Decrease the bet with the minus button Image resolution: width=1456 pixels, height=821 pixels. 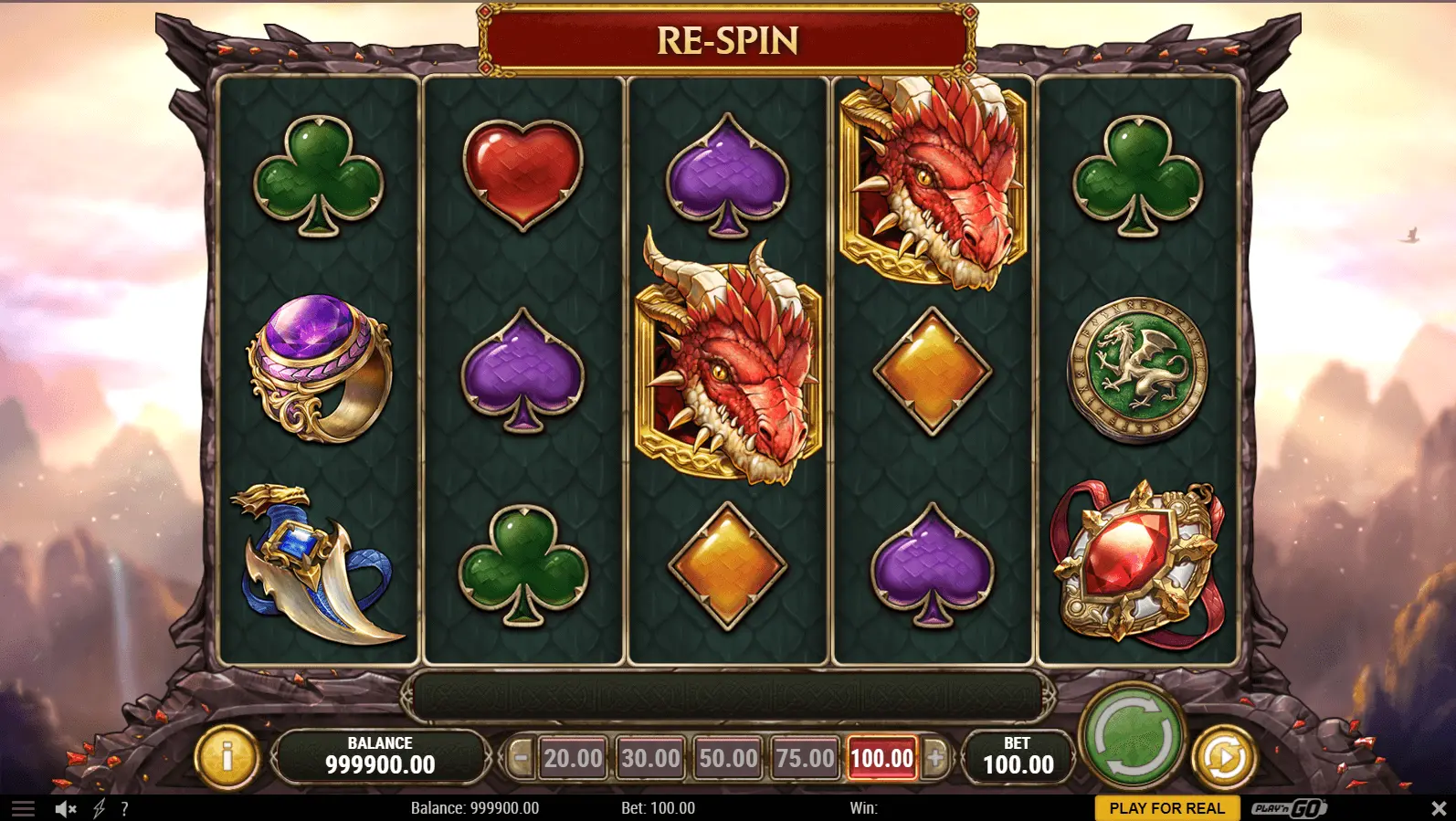[521, 757]
